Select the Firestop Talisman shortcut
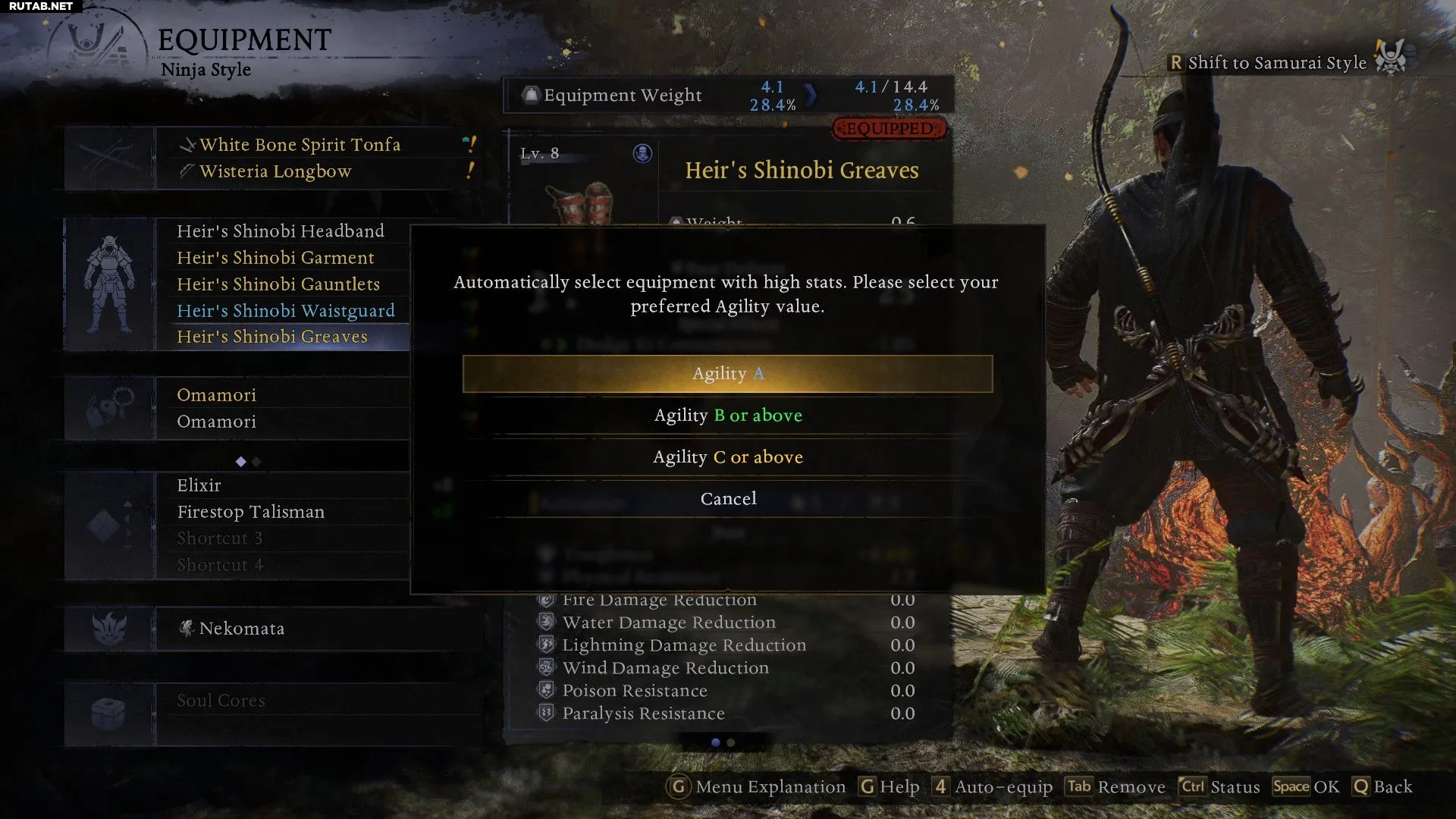This screenshot has width=1456, height=819. pos(250,512)
